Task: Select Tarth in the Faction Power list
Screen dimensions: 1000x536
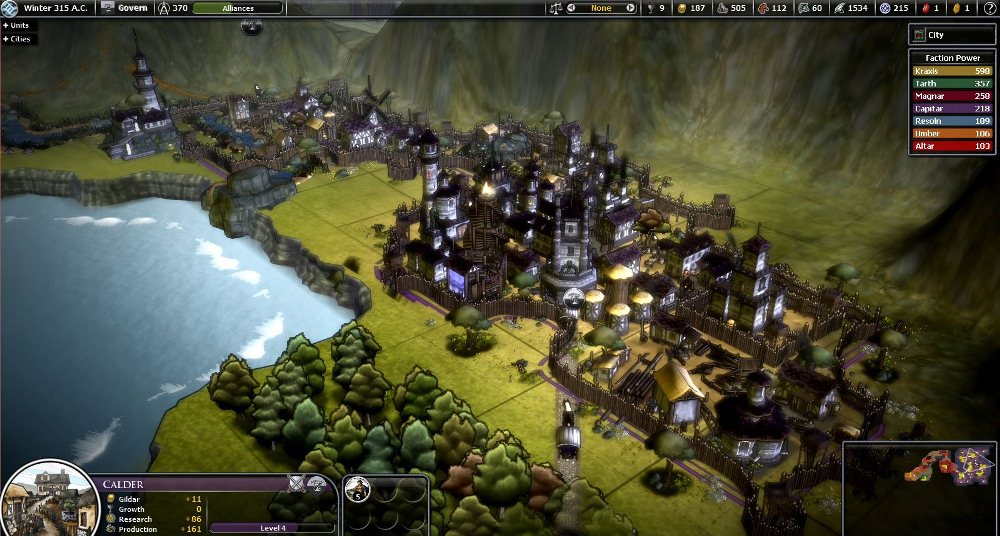Action: 952,84
